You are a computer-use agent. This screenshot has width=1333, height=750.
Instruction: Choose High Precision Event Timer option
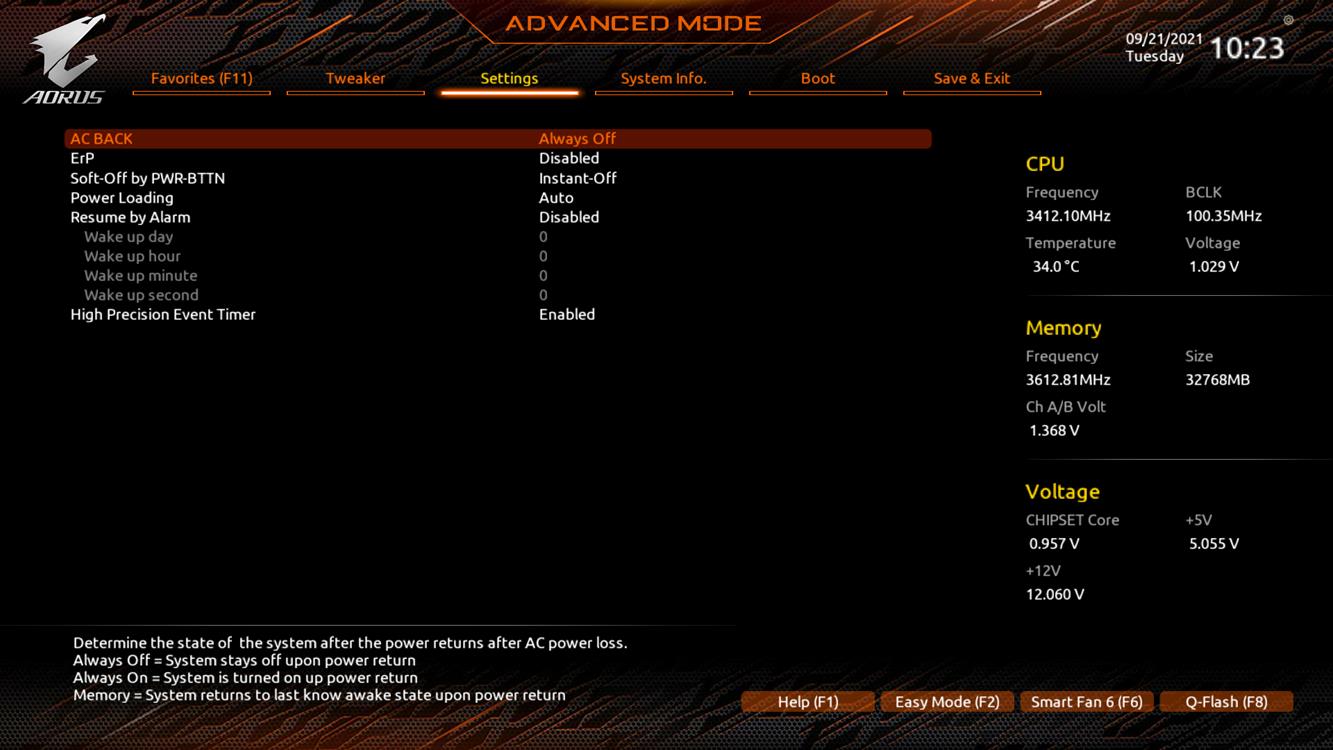tap(163, 314)
